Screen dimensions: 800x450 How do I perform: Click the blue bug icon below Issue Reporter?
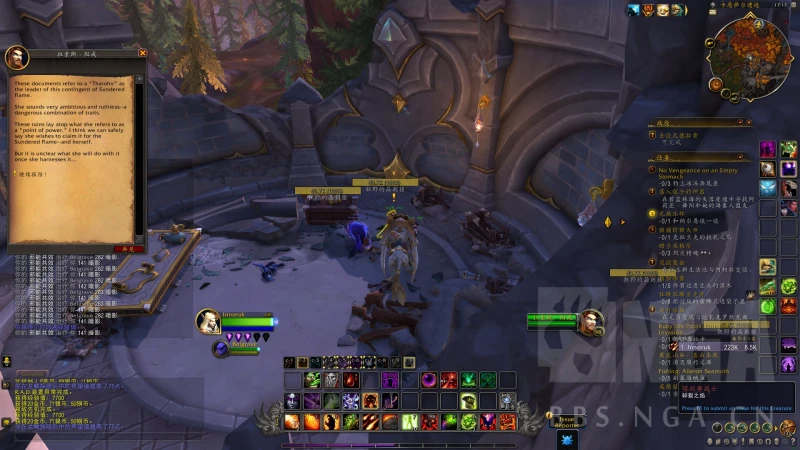pyautogui.click(x=567, y=440)
